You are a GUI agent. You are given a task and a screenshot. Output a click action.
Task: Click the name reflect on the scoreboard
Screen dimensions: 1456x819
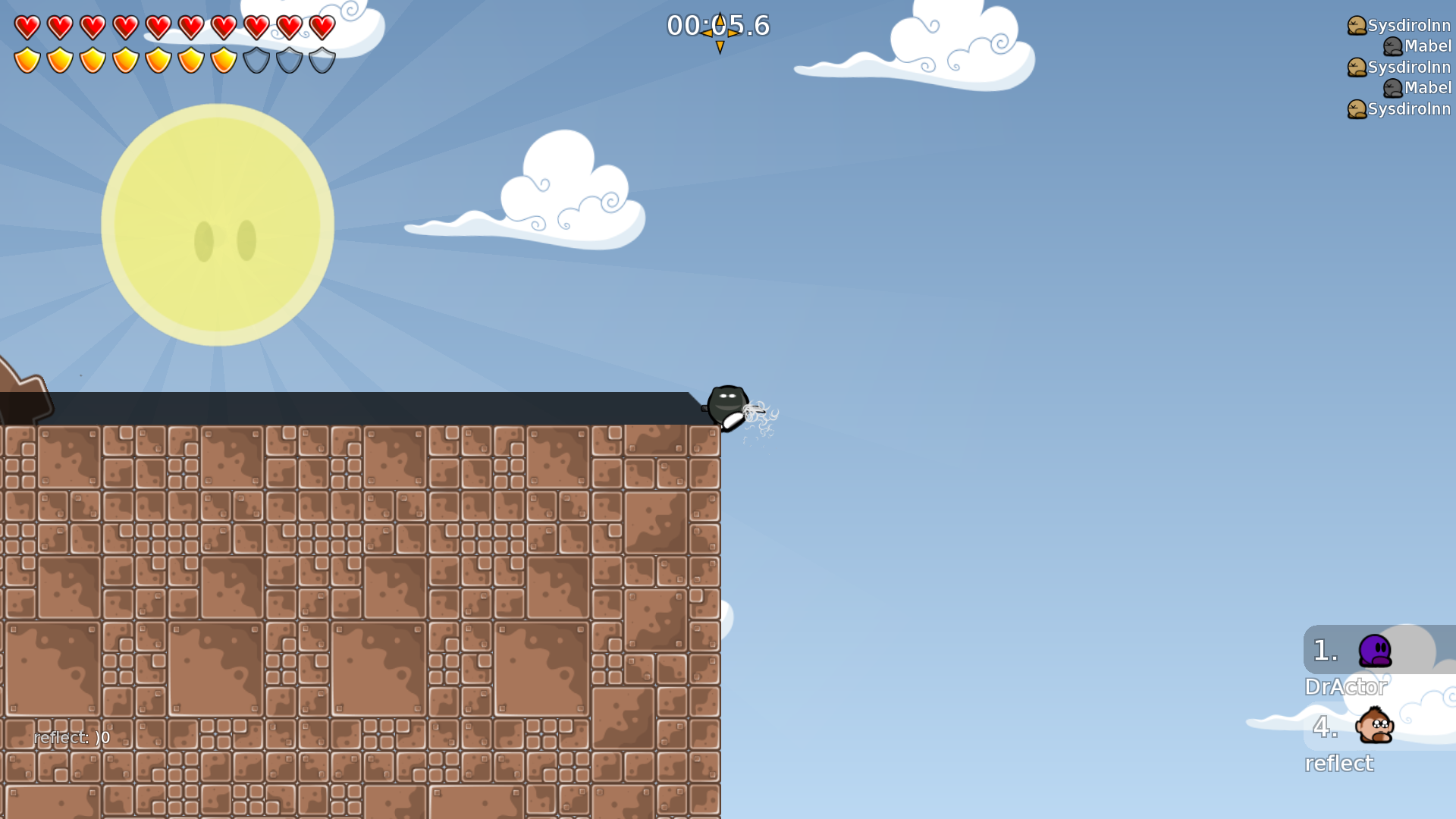1339,764
